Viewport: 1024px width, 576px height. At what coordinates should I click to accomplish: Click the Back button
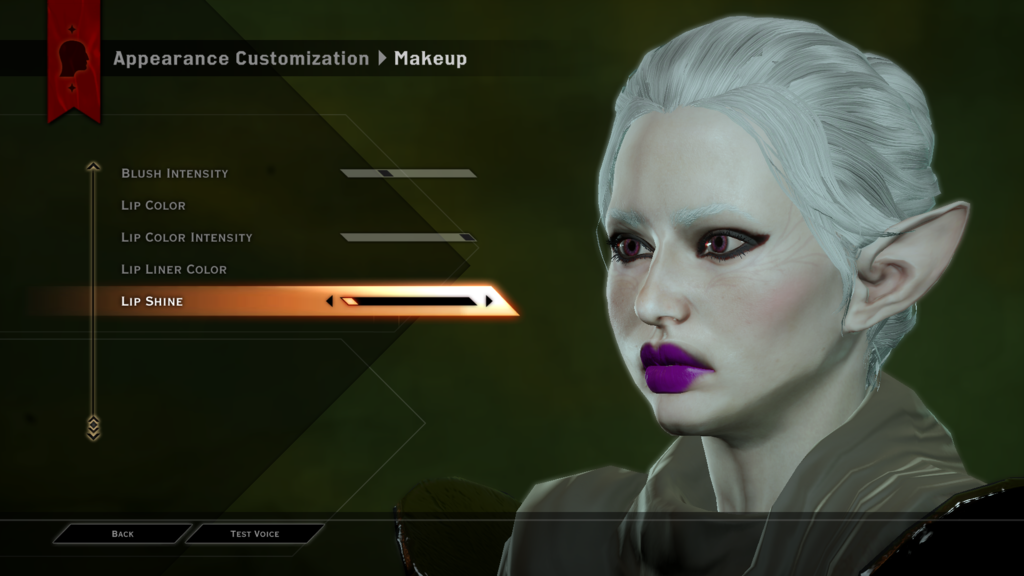tap(122, 534)
